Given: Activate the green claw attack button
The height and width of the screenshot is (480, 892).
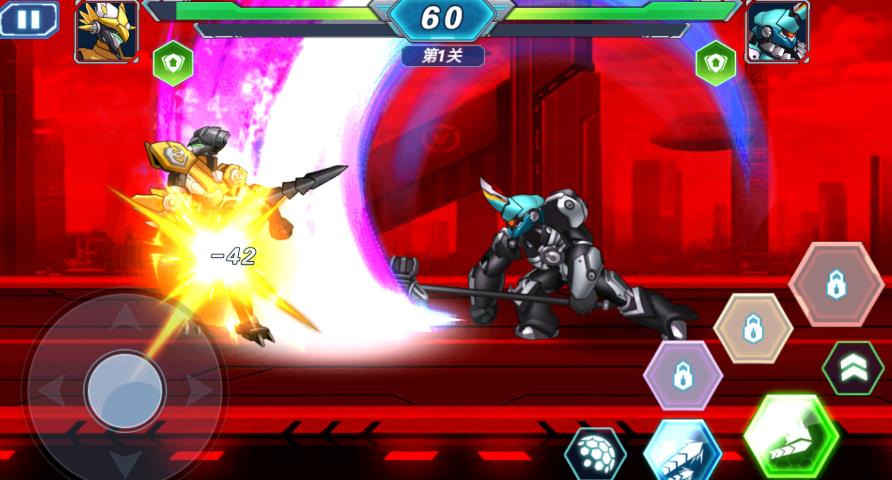Looking at the screenshot, I should click(791, 436).
